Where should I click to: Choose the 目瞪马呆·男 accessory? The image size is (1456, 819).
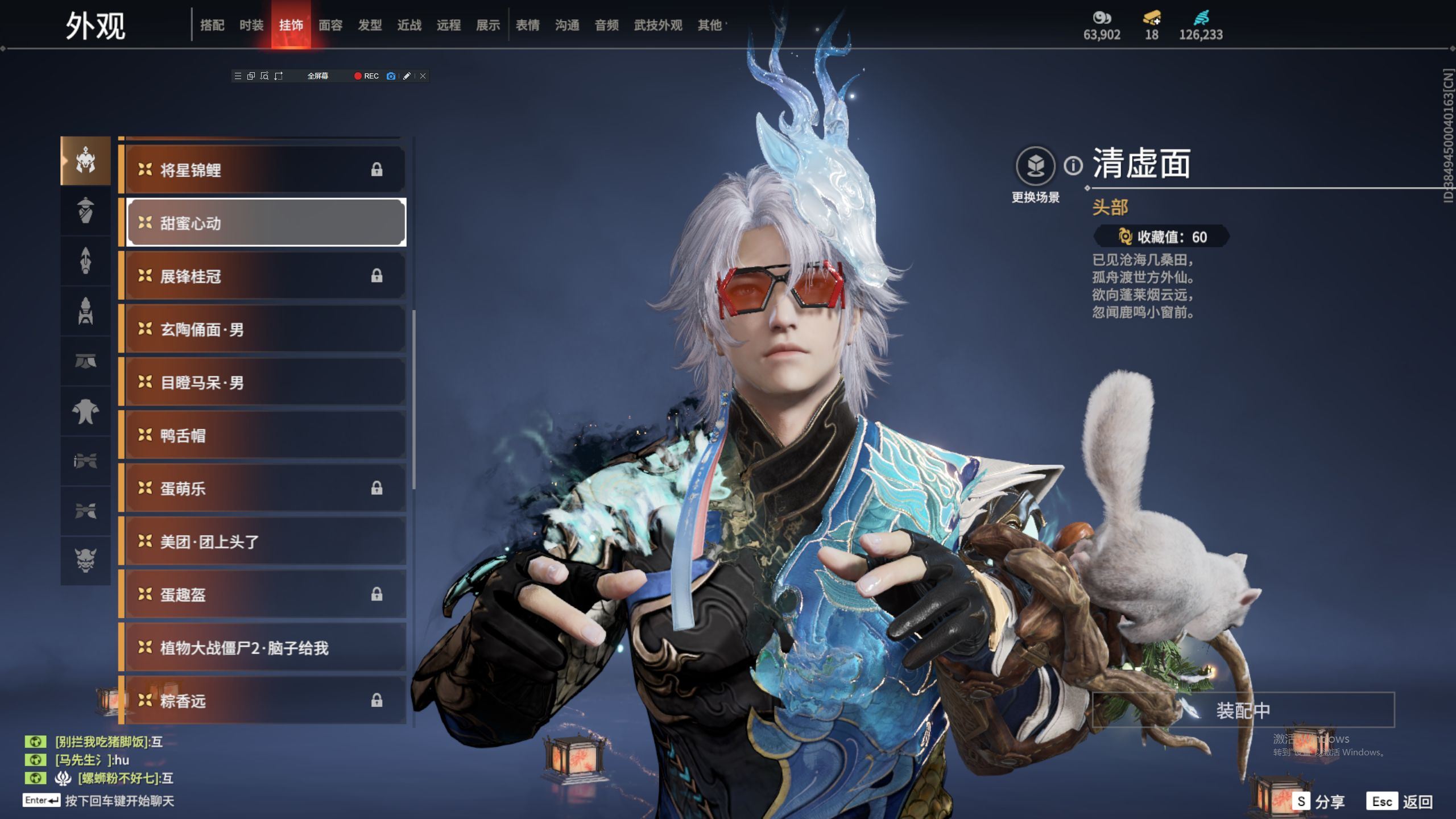pyautogui.click(x=264, y=382)
